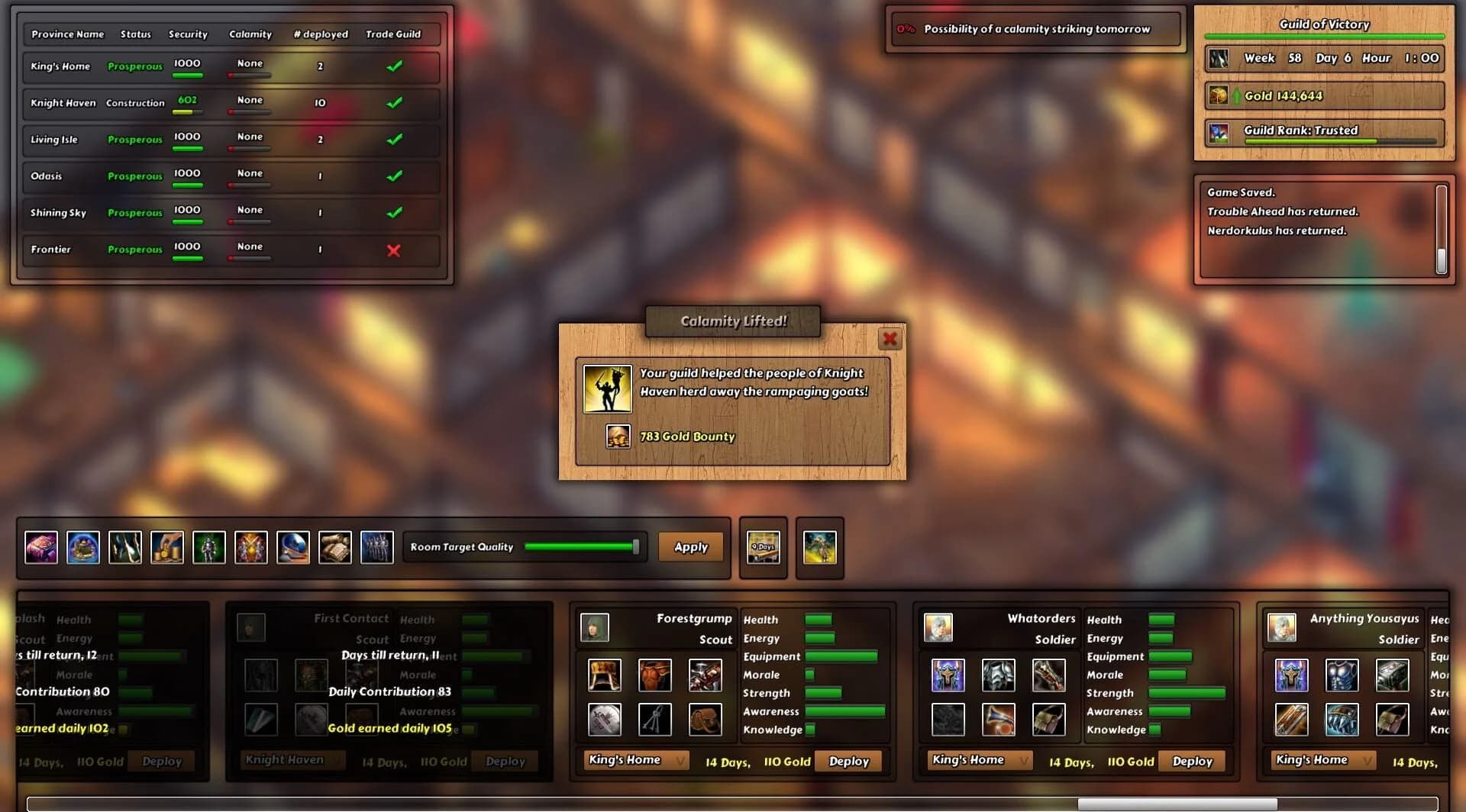Open King's Home dropdown under Forestgrump
1466x812 pixels.
[635, 760]
